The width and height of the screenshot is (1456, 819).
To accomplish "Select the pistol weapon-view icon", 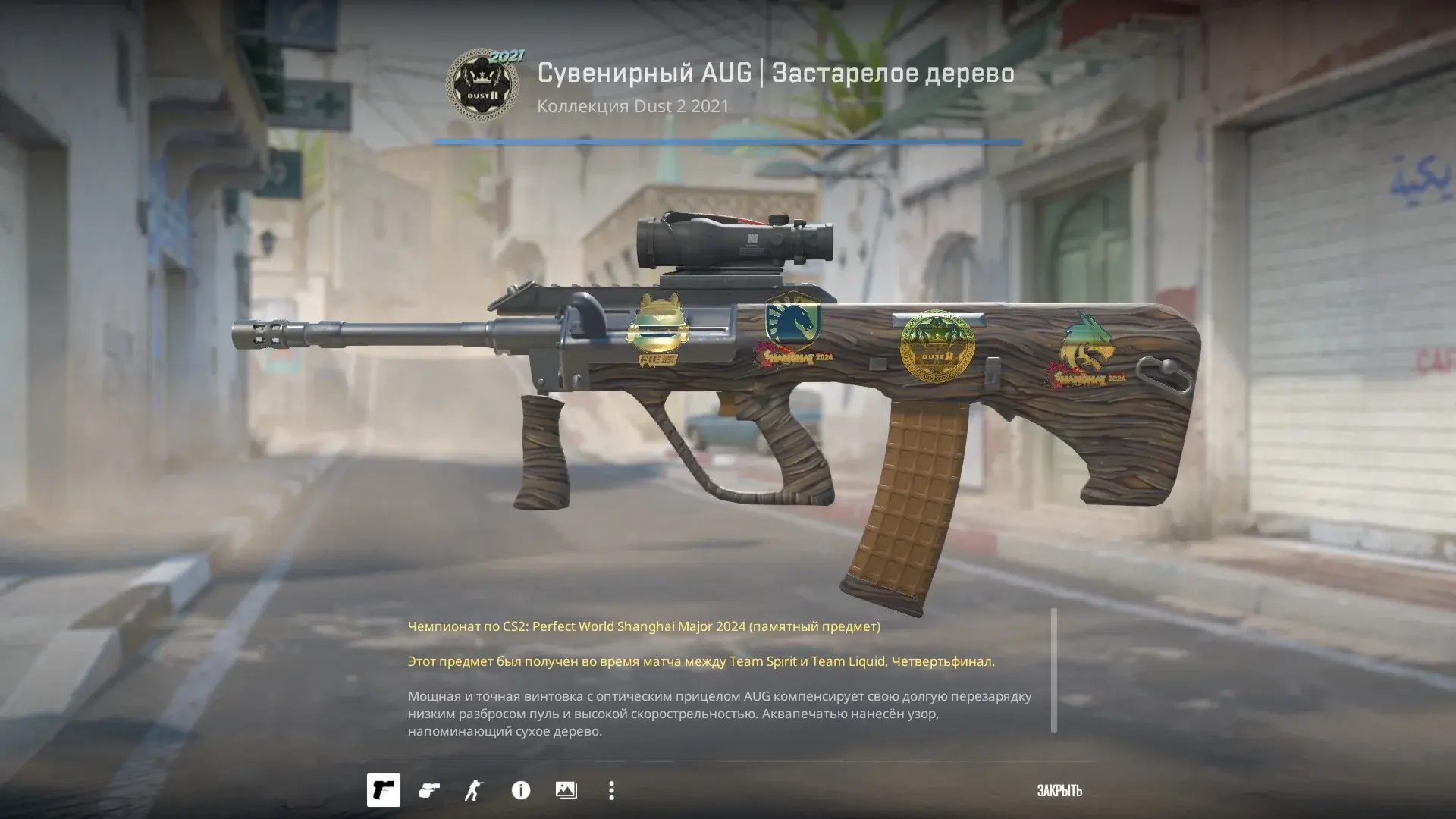I will point(384,790).
